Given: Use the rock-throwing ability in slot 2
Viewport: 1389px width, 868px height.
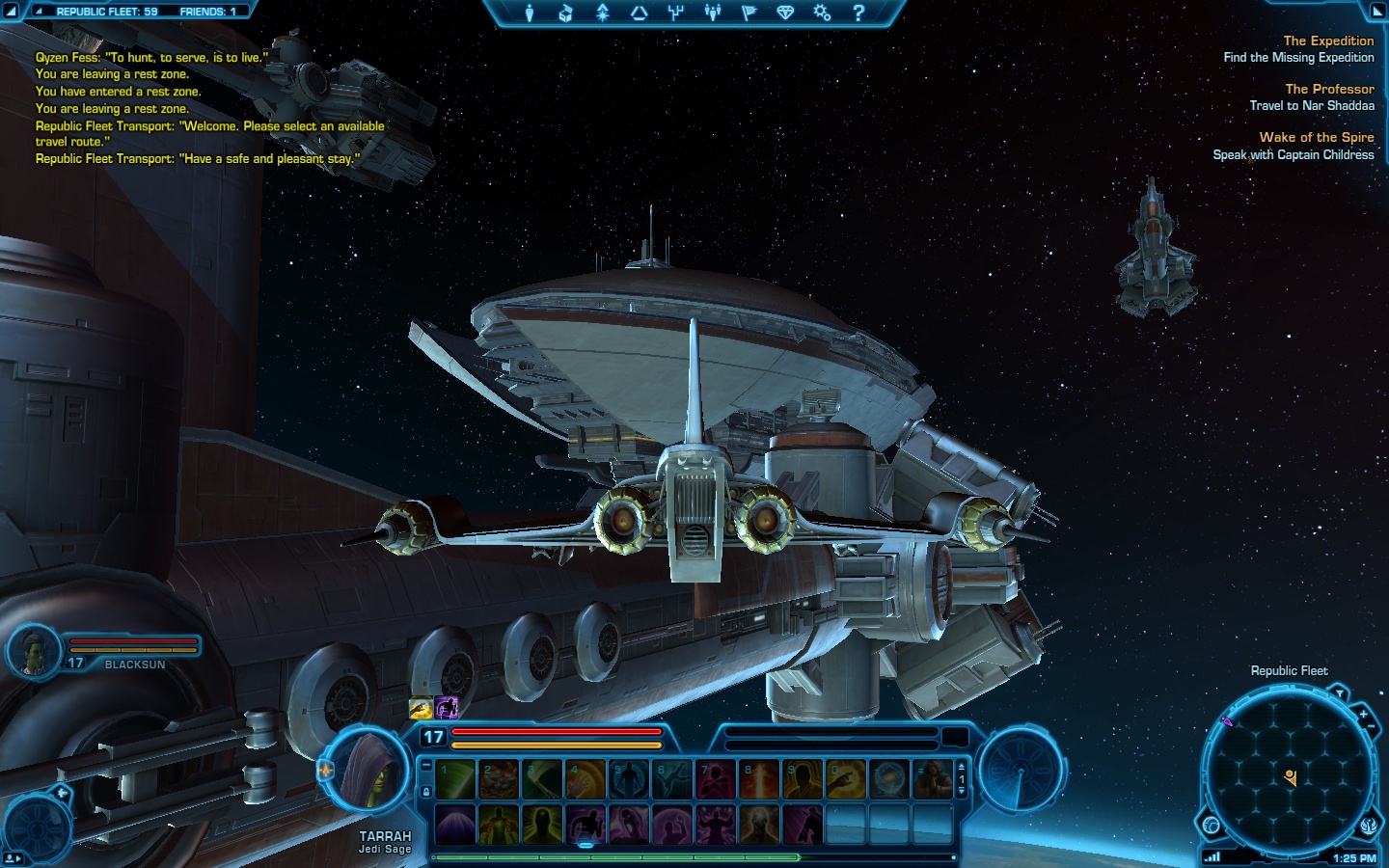Looking at the screenshot, I should coord(499,779).
